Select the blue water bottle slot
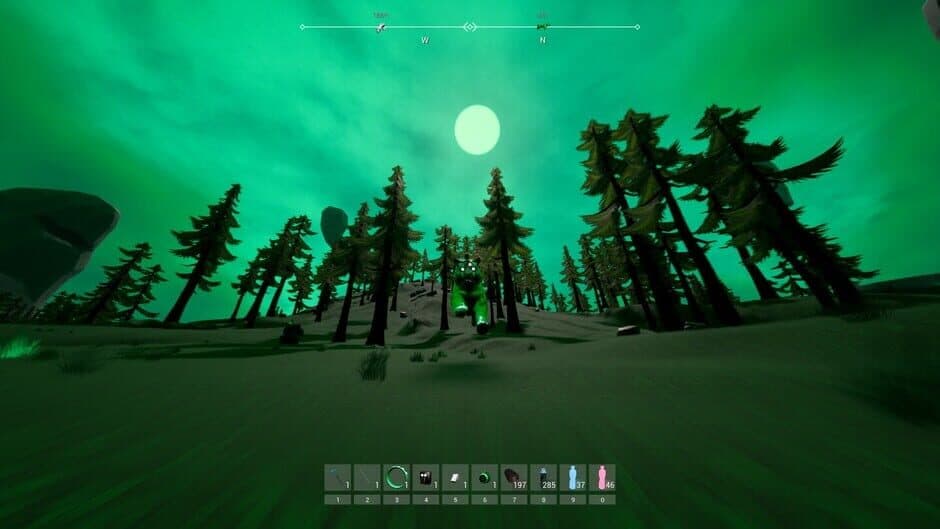The image size is (940, 529). pyautogui.click(x=572, y=477)
